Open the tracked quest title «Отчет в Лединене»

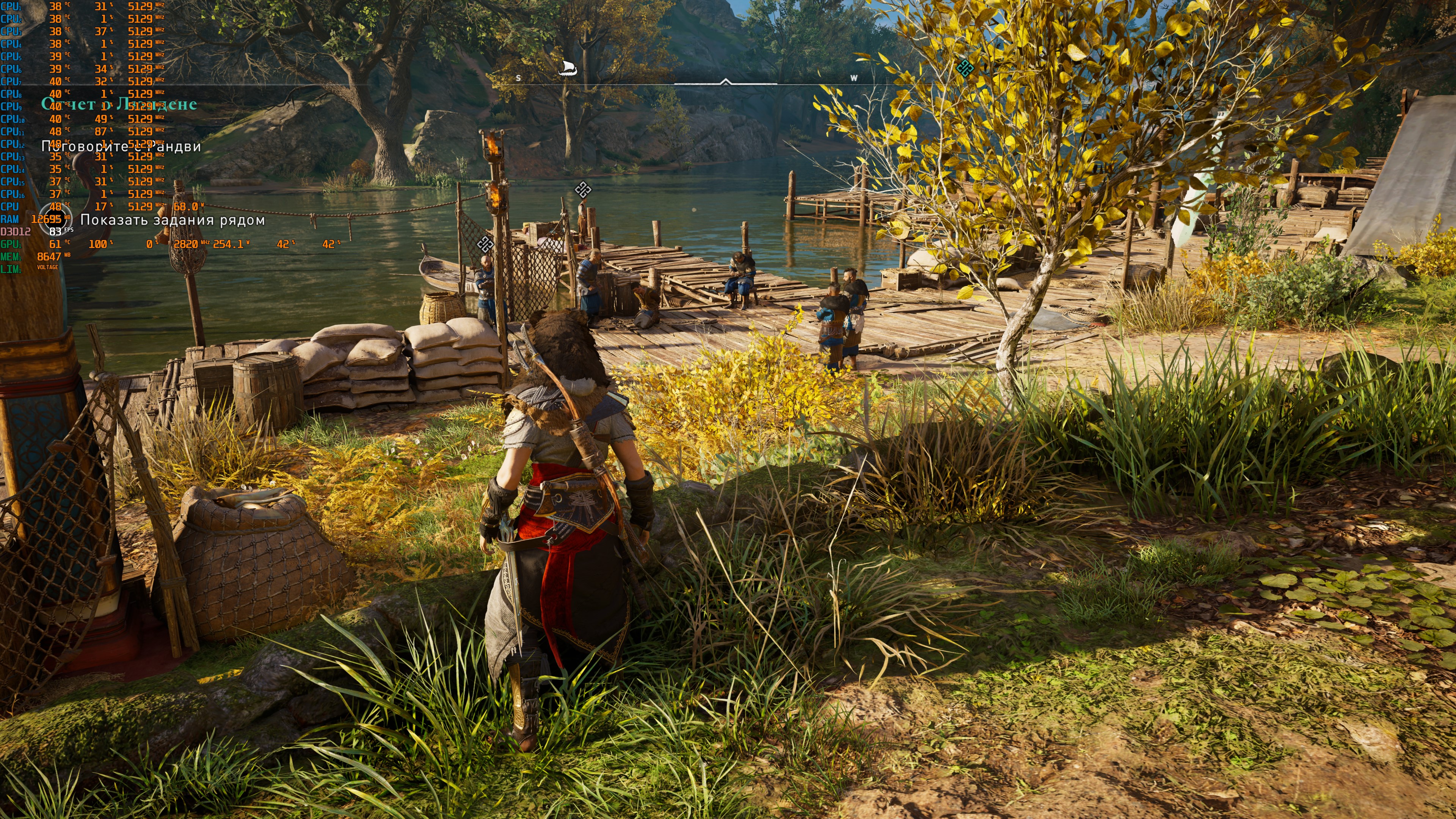[x=119, y=104]
